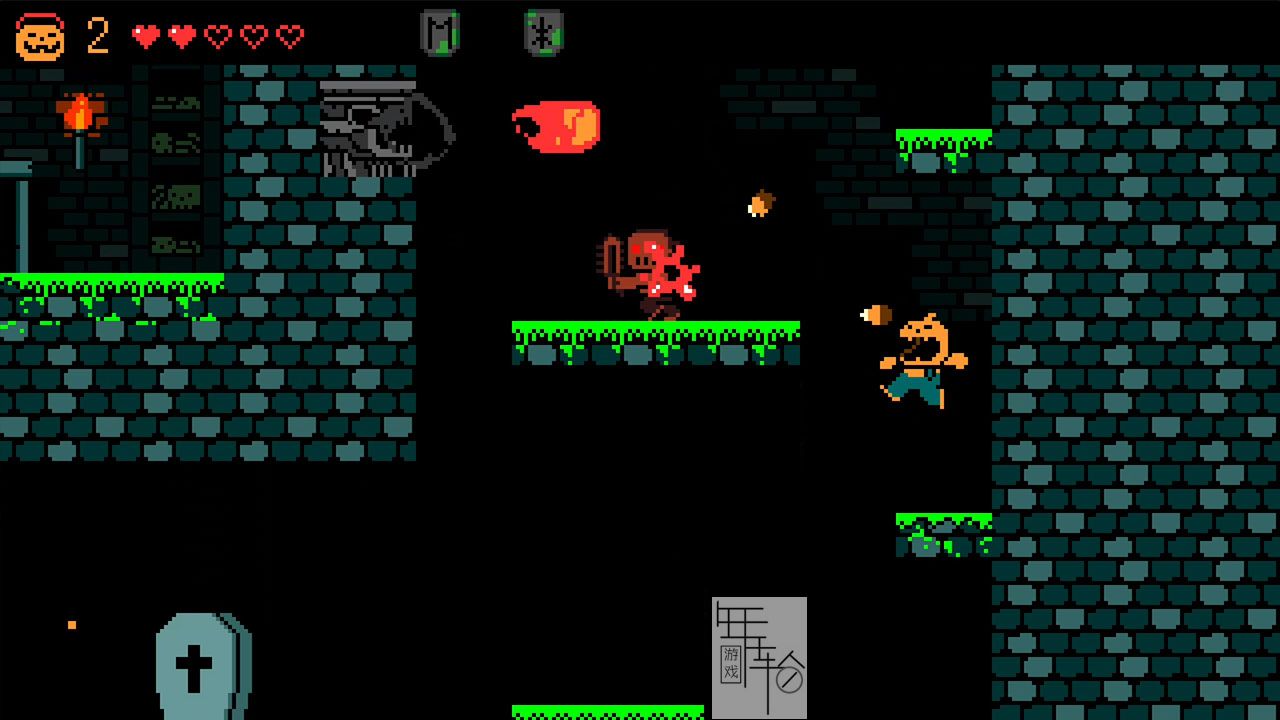Select the branching-symbol rune stone icon
1280x720 pixels.
pyautogui.click(x=543, y=33)
